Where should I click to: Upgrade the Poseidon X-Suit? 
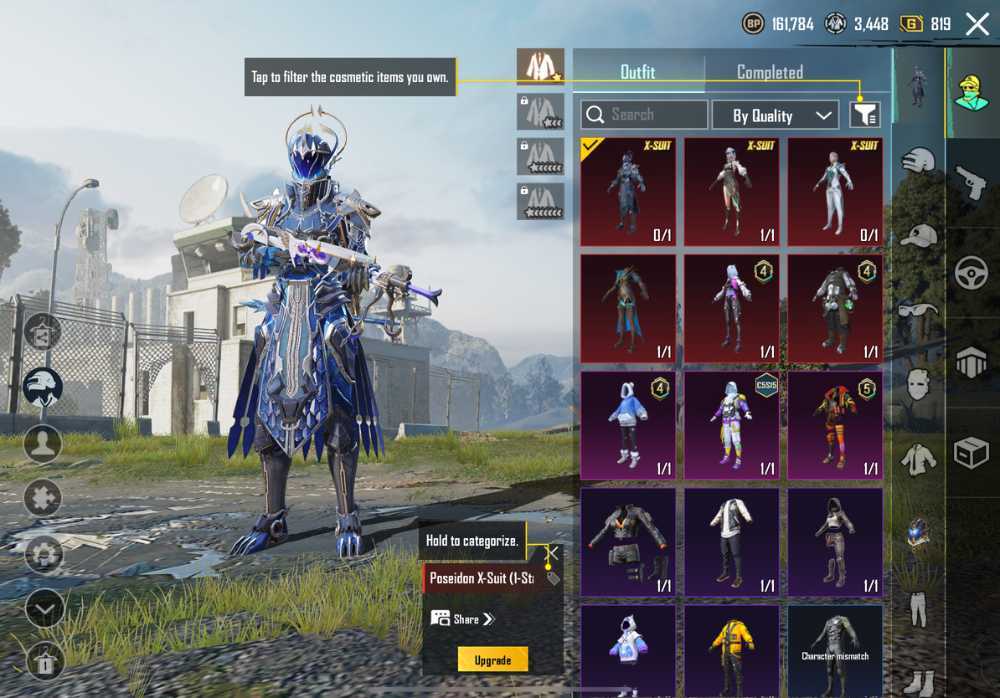(492, 660)
